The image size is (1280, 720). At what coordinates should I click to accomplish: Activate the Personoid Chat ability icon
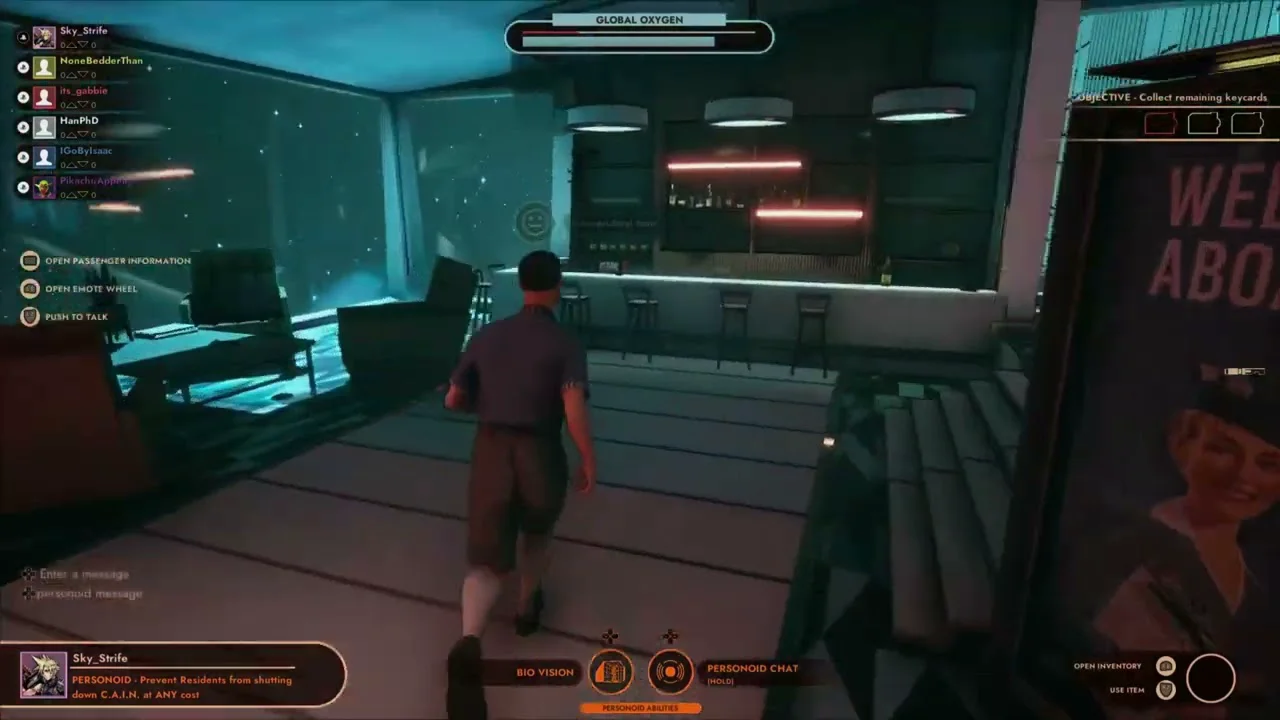(x=669, y=672)
